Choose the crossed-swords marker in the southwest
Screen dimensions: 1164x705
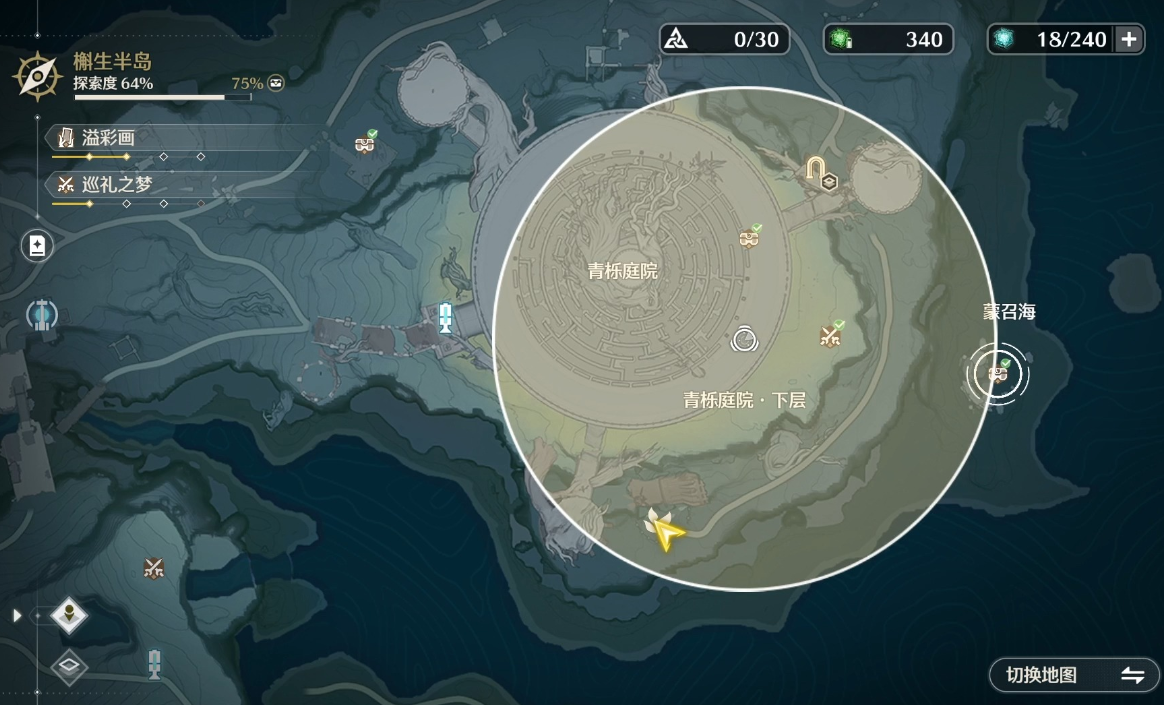pos(153,568)
